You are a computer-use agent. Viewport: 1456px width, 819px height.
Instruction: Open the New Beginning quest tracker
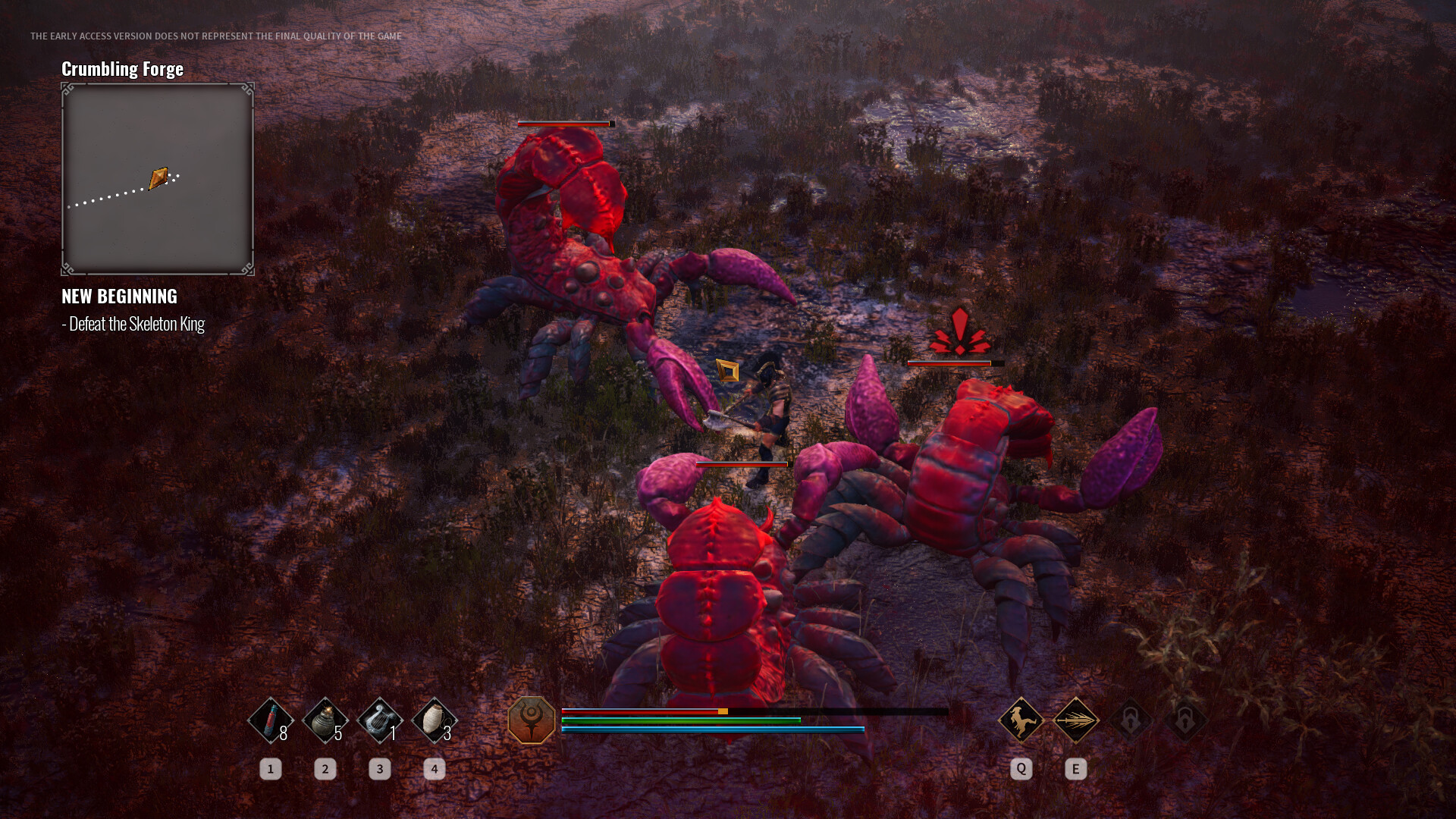click(x=119, y=297)
